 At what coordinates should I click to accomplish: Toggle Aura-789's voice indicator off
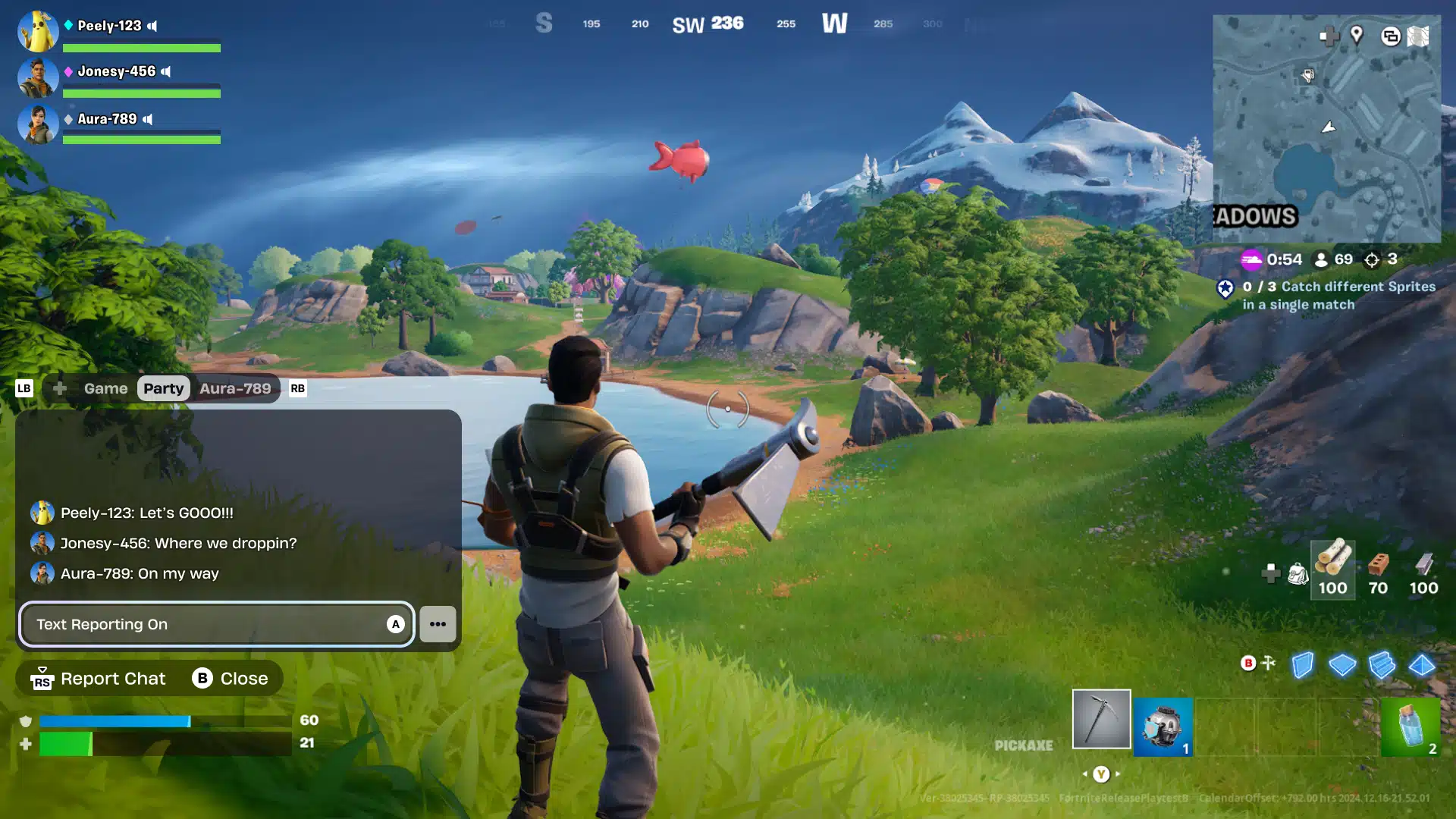tap(147, 119)
